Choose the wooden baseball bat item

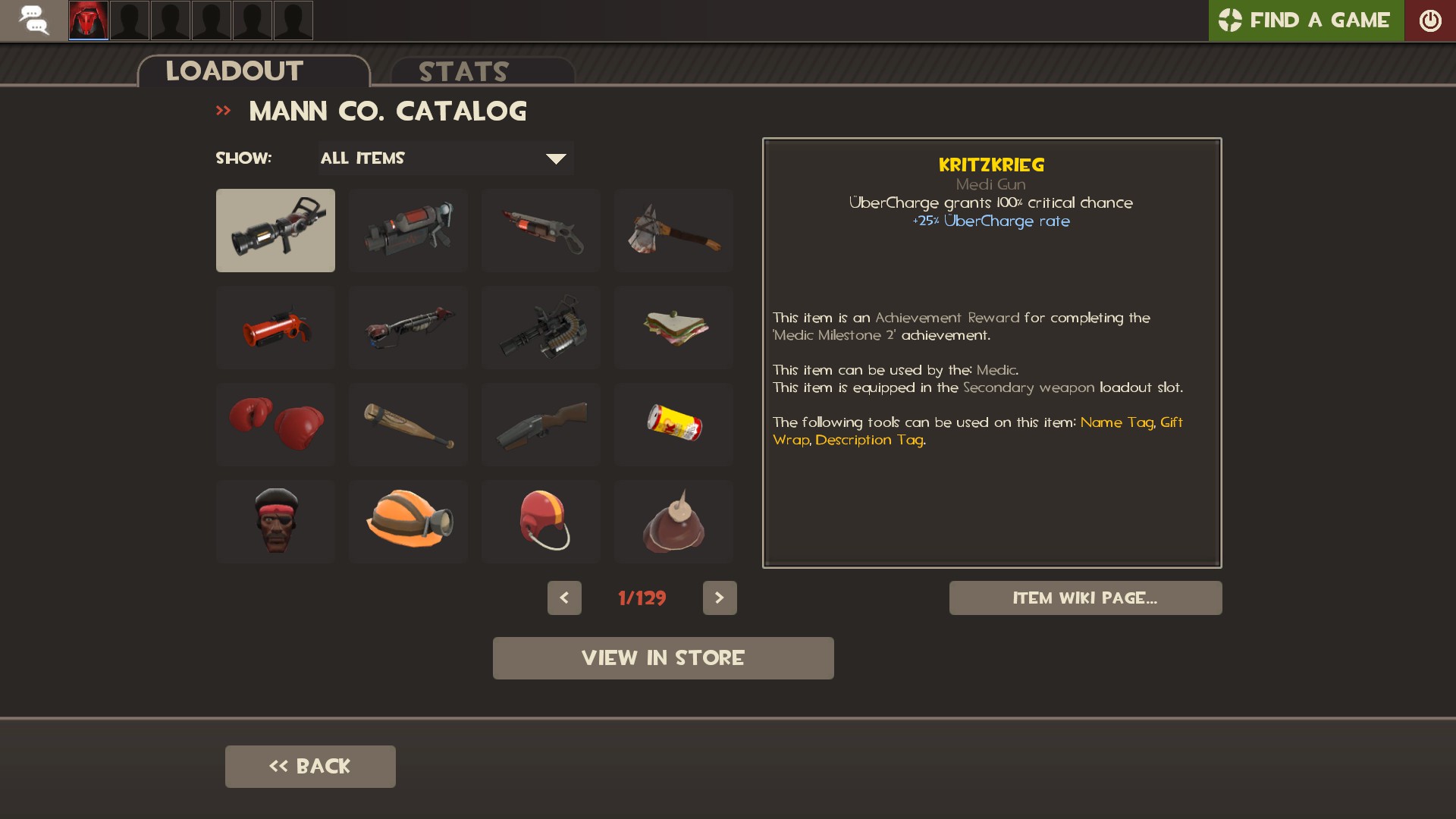[x=408, y=424]
